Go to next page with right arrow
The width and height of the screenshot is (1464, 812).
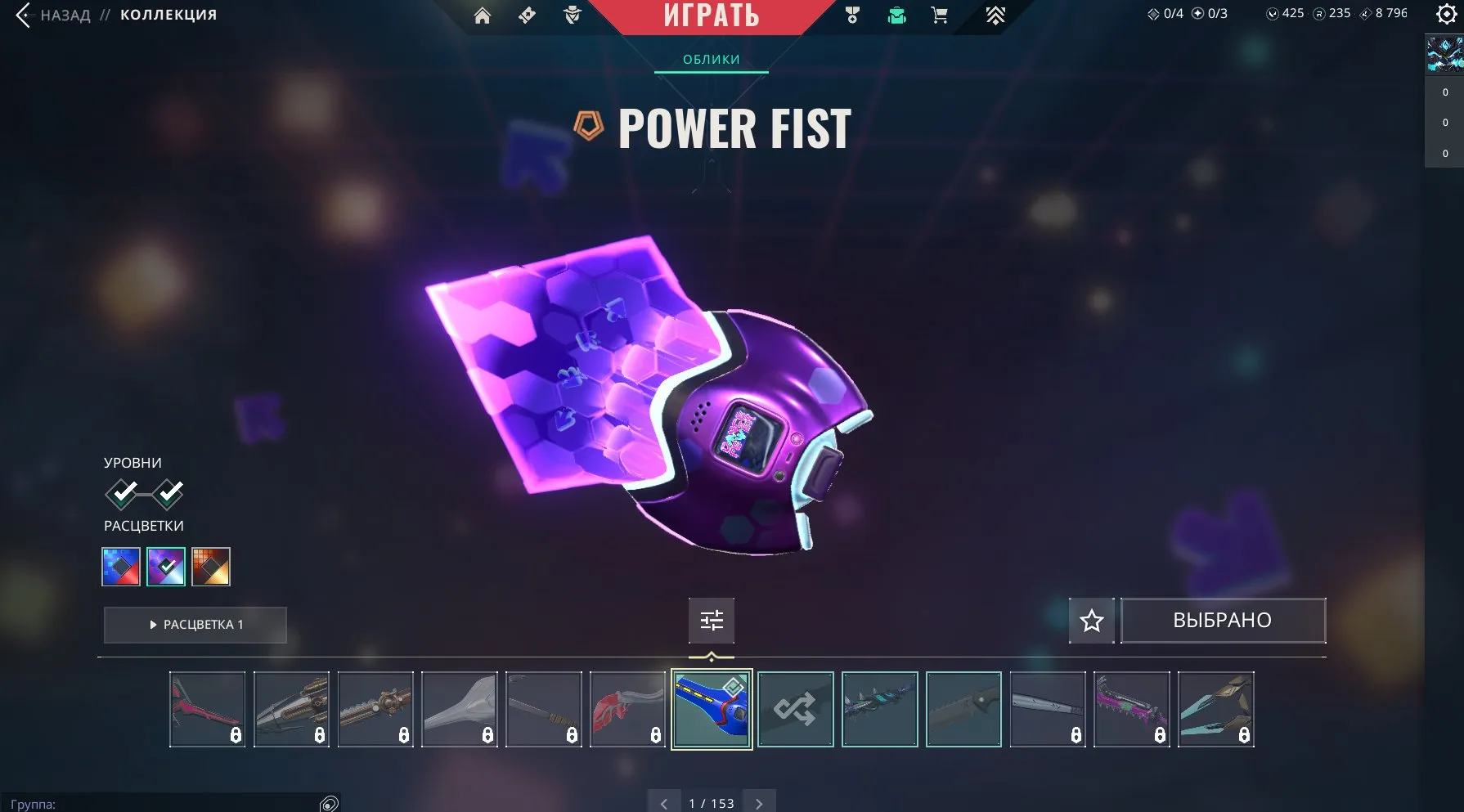pos(759,802)
